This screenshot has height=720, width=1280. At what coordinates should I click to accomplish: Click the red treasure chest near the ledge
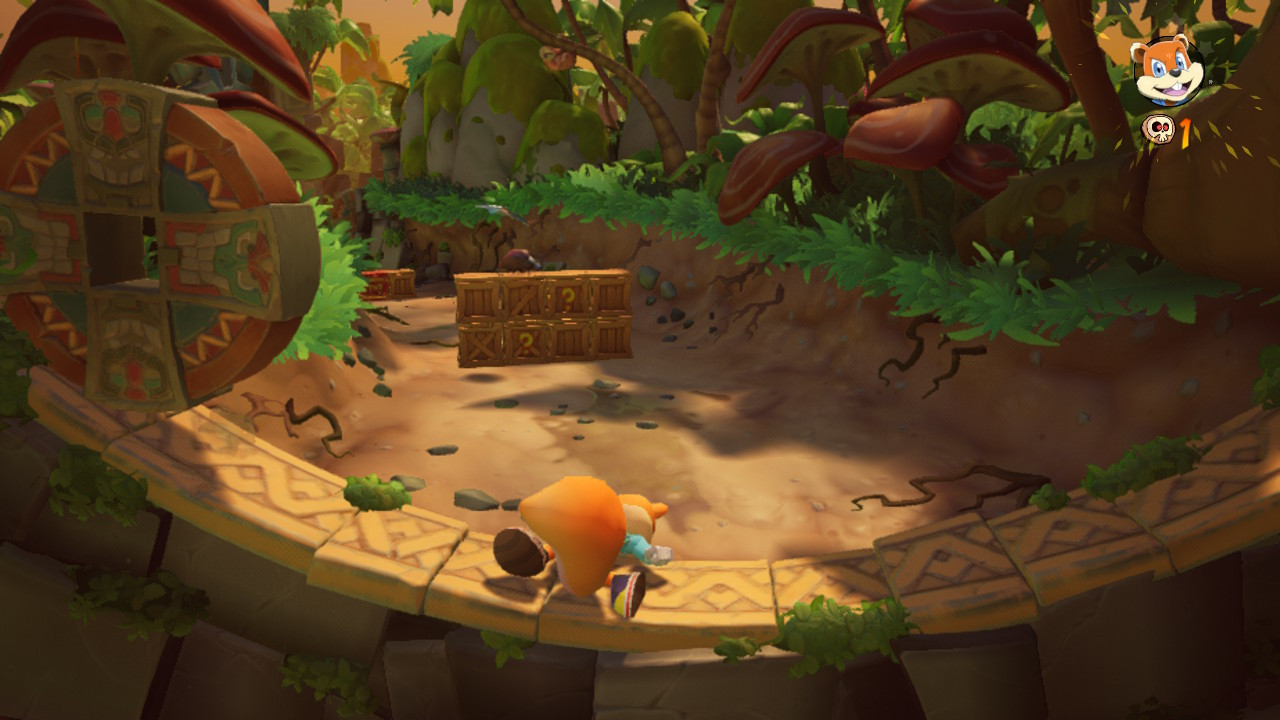(375, 285)
